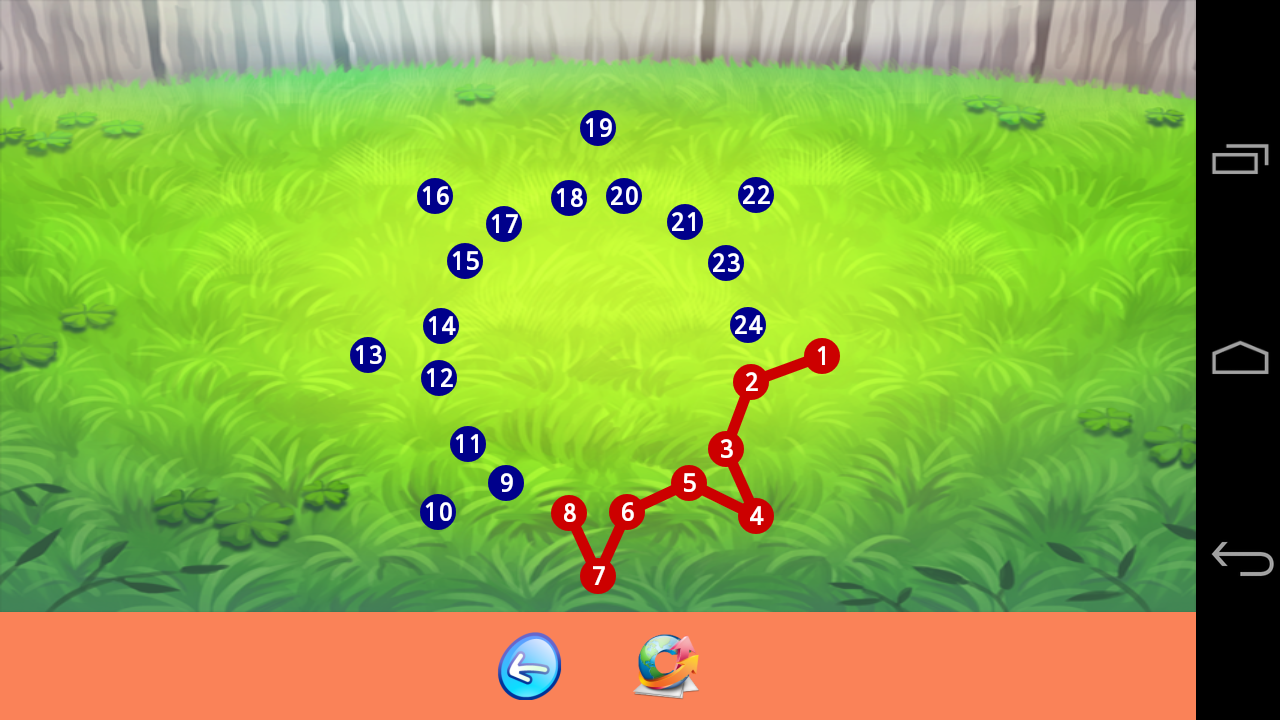The width and height of the screenshot is (1280, 720).
Task: Tap dot 7 at the bottom of line
Action: click(598, 575)
